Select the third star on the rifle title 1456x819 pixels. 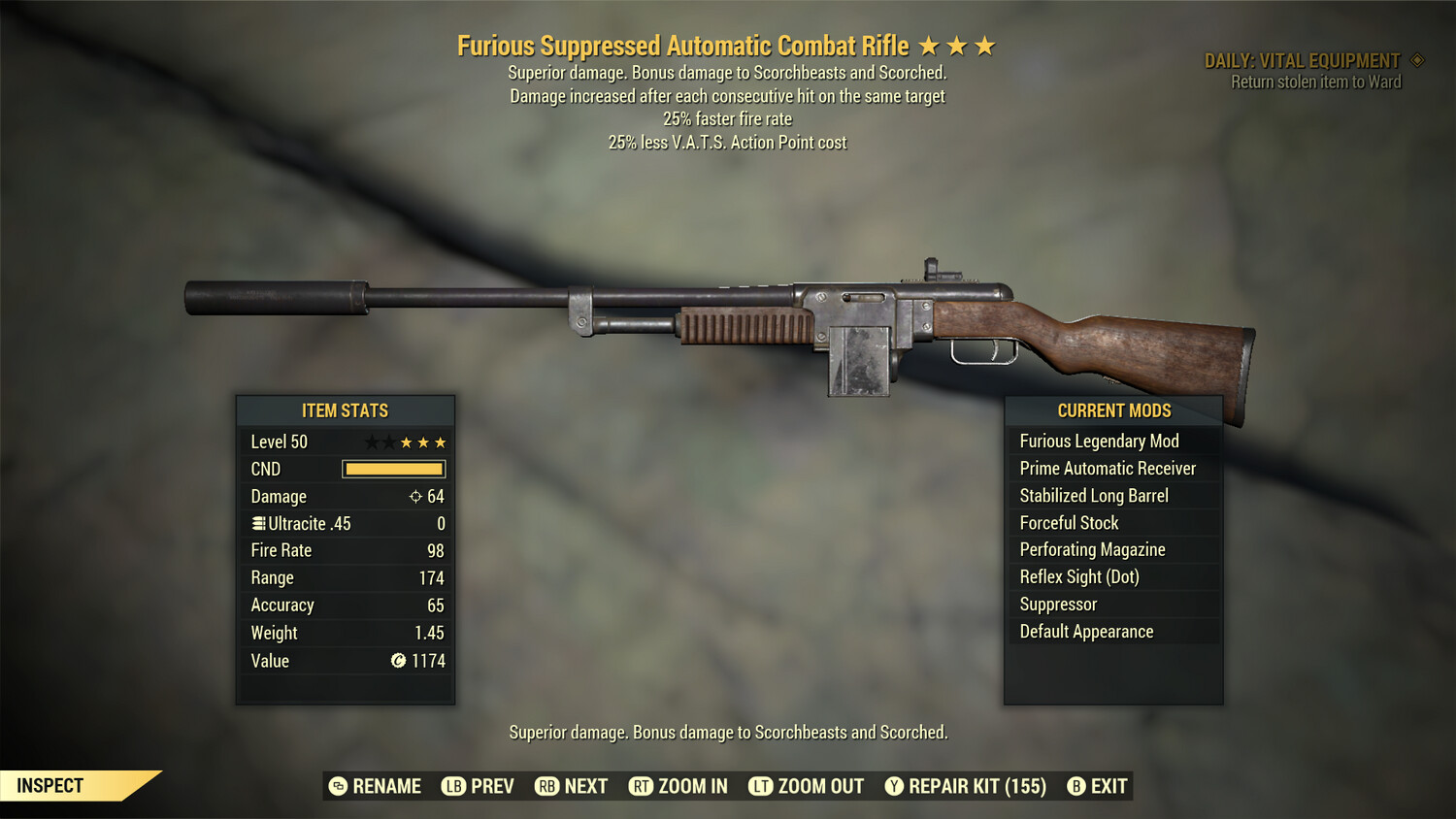[987, 45]
